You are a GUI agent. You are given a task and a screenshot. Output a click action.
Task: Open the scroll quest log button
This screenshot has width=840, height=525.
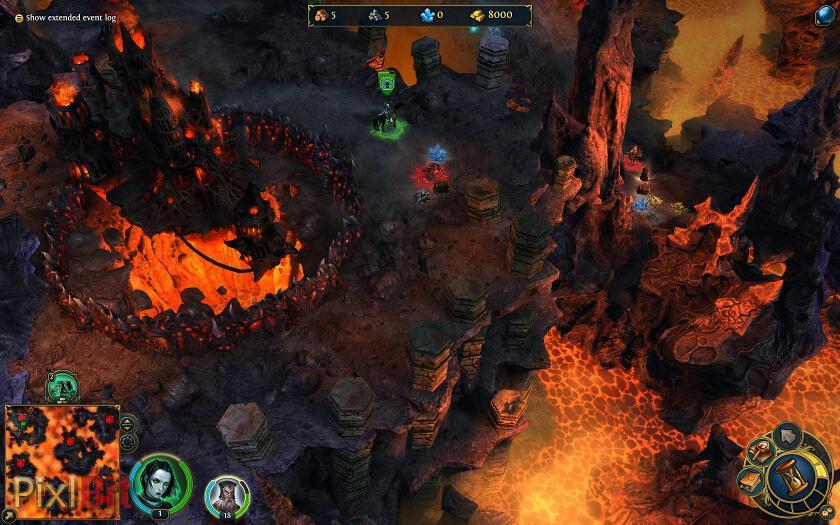coord(752,482)
